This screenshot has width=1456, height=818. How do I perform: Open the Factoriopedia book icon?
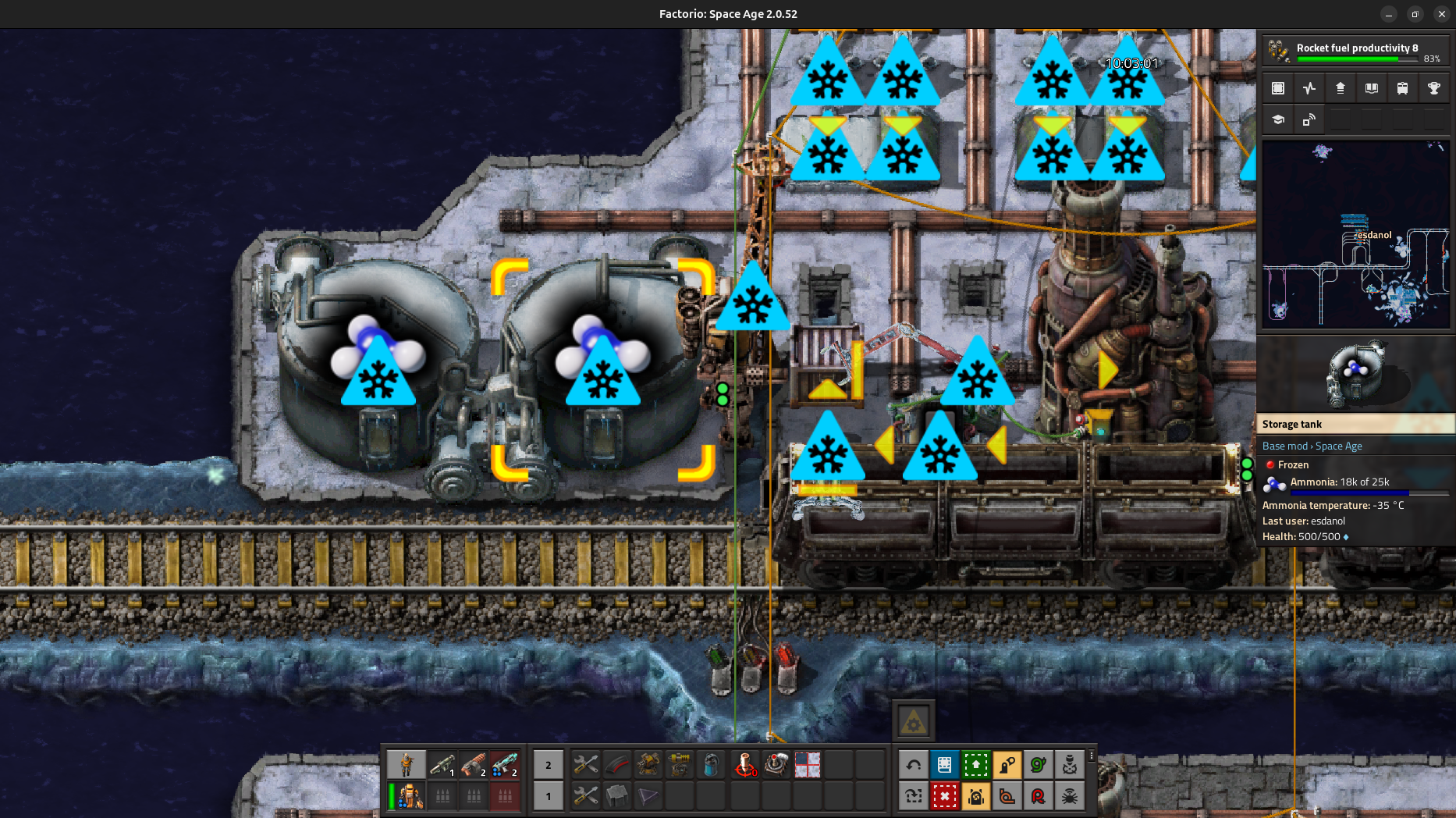(x=1371, y=88)
